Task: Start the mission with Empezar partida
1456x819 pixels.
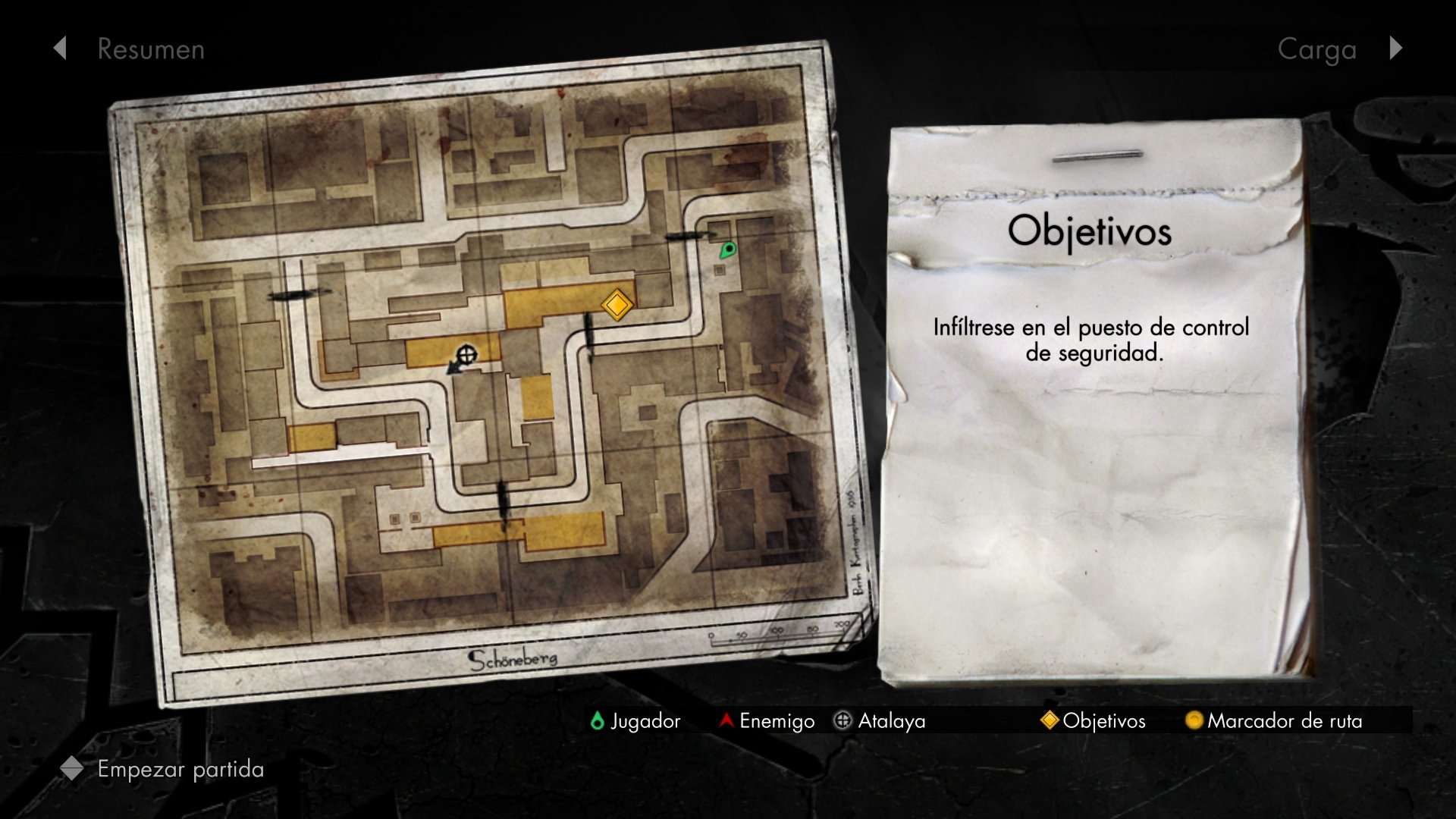Action: pos(180,769)
